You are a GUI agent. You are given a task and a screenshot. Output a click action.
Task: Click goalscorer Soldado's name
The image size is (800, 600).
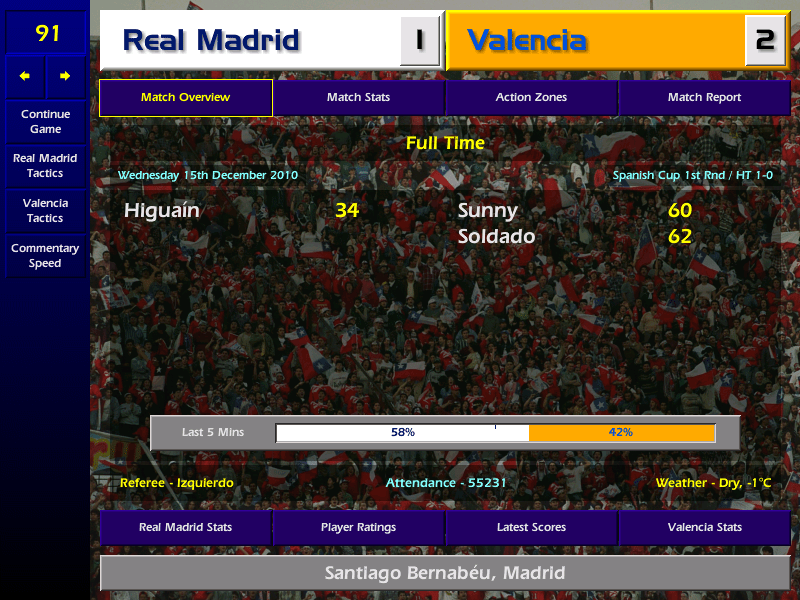point(496,237)
